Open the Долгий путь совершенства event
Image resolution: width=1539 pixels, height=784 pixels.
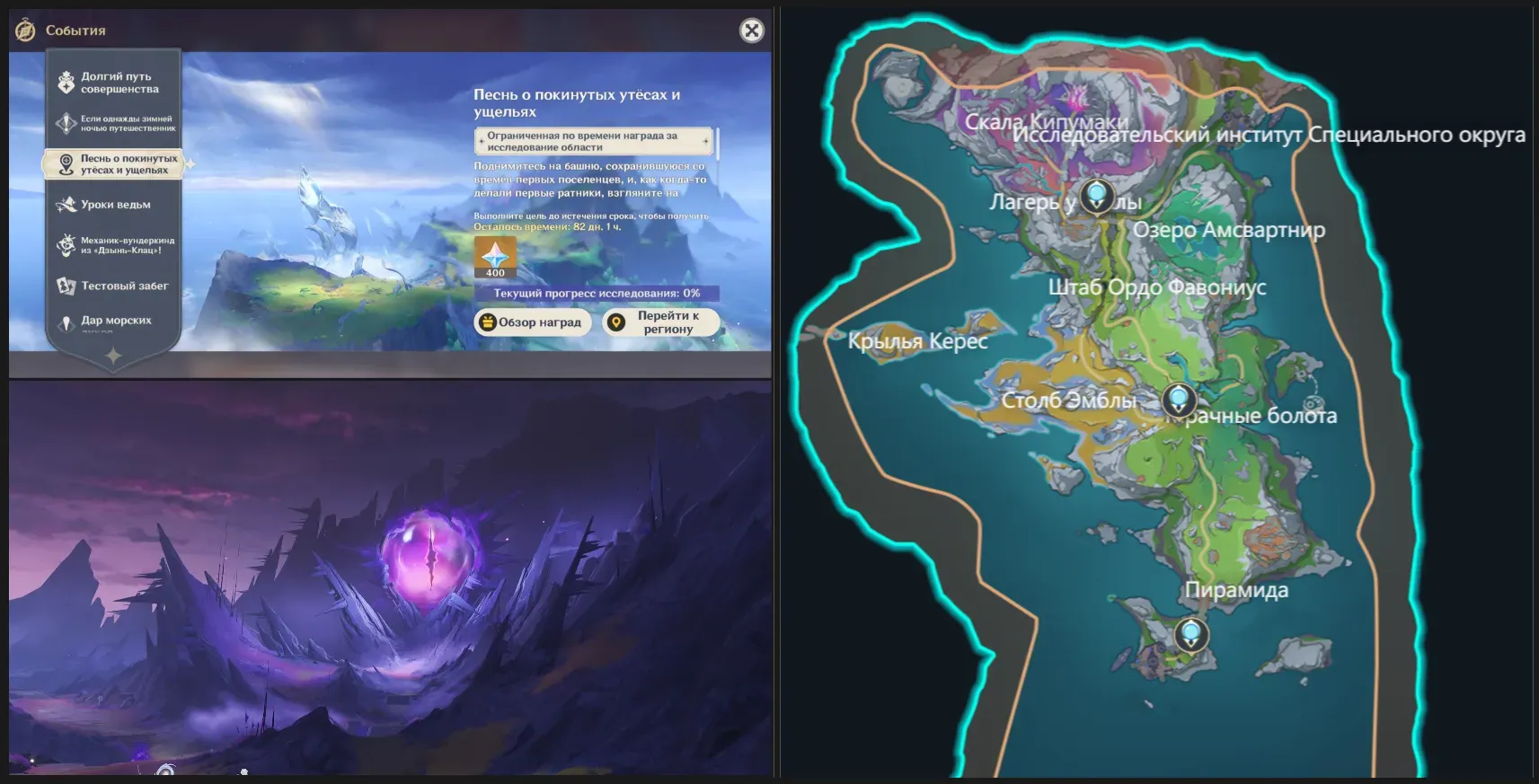tap(113, 83)
